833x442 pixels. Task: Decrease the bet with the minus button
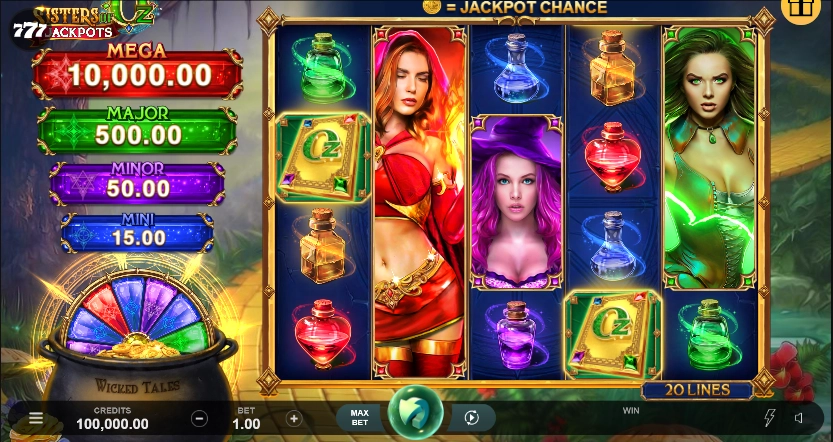point(200,419)
